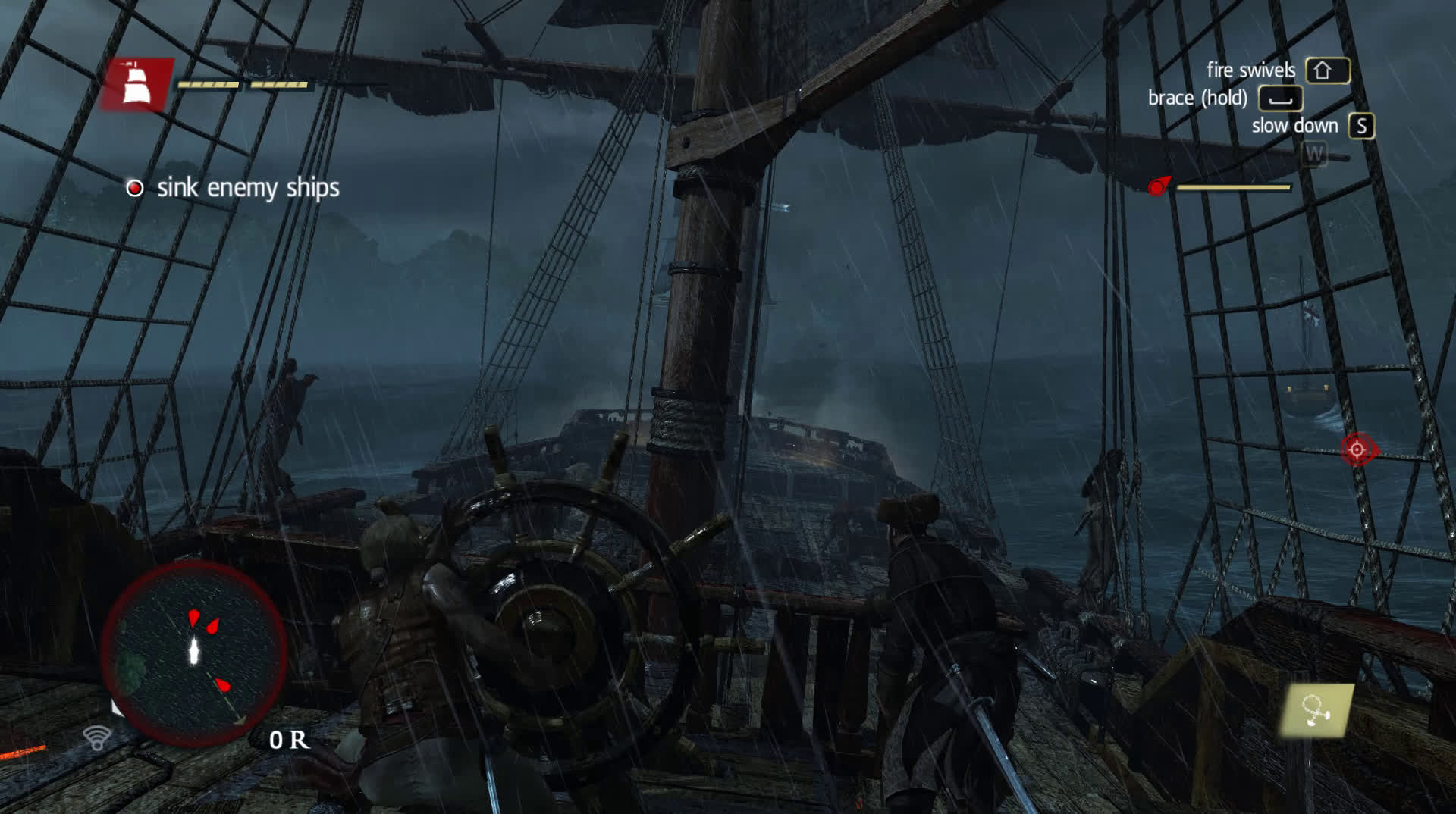
Task: Click the yellow weapon type icon
Action: click(x=1317, y=711)
